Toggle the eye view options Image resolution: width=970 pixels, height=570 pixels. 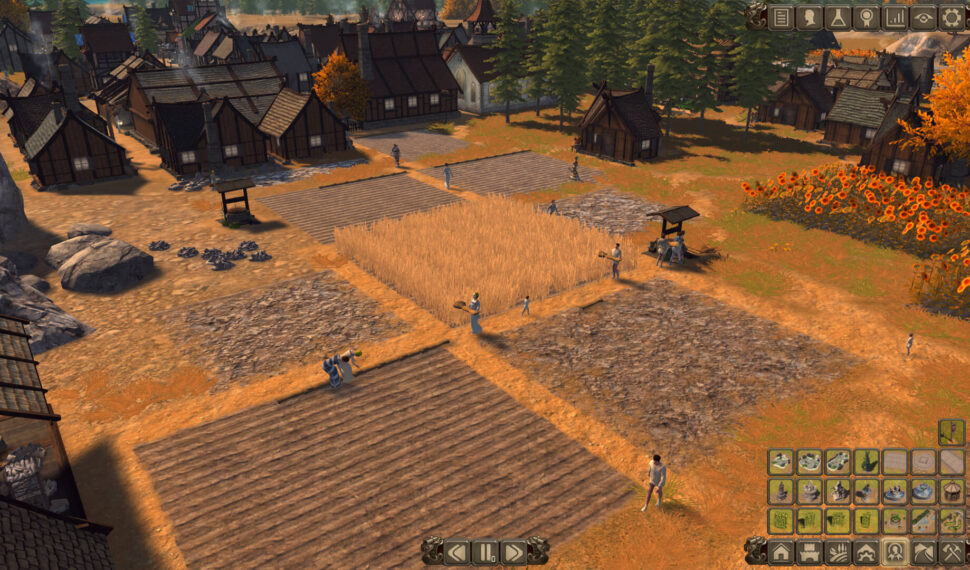[923, 17]
